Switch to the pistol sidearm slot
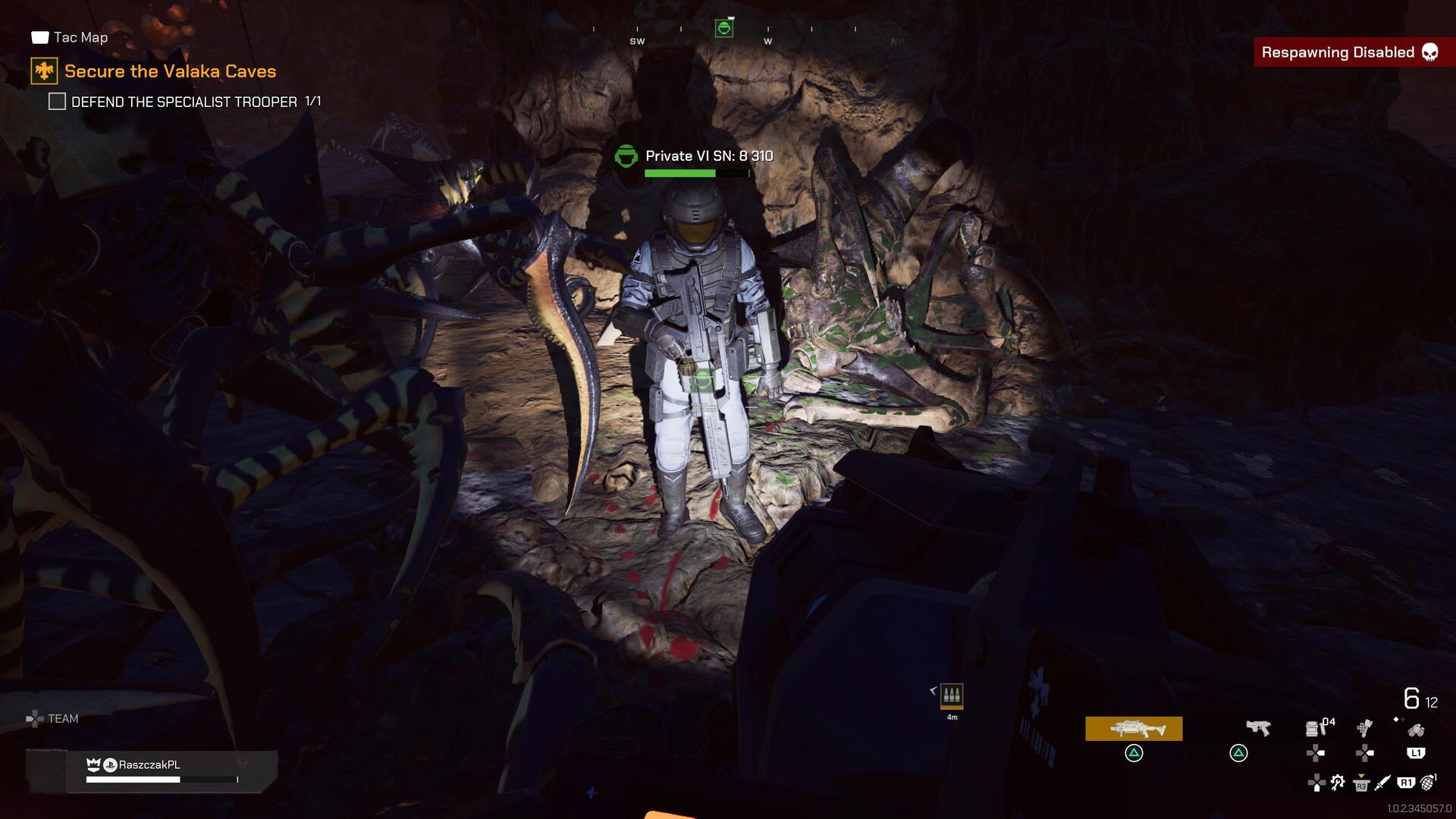 tap(1258, 728)
